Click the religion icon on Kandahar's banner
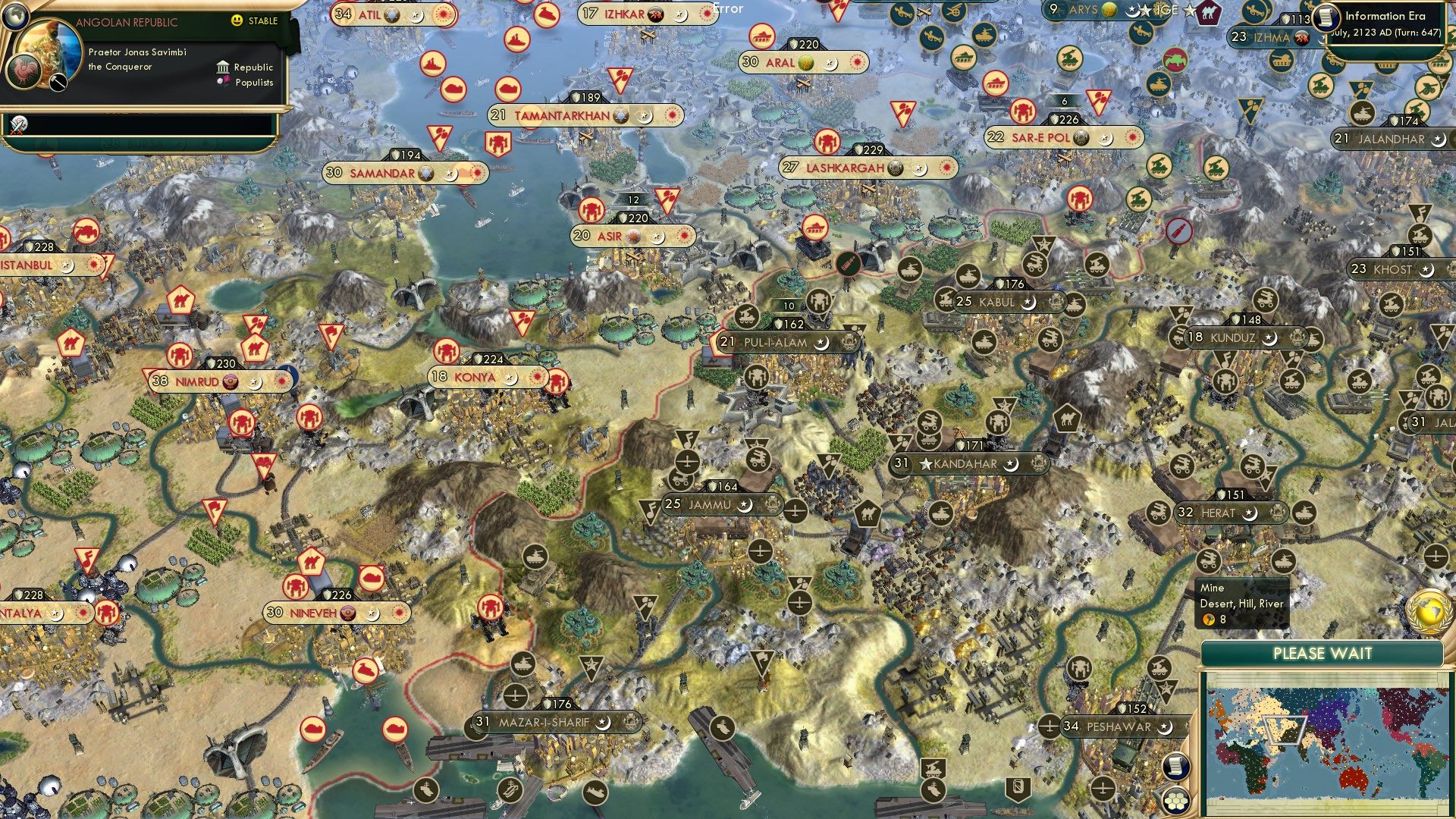The width and height of the screenshot is (1456, 819). pos(1012,464)
